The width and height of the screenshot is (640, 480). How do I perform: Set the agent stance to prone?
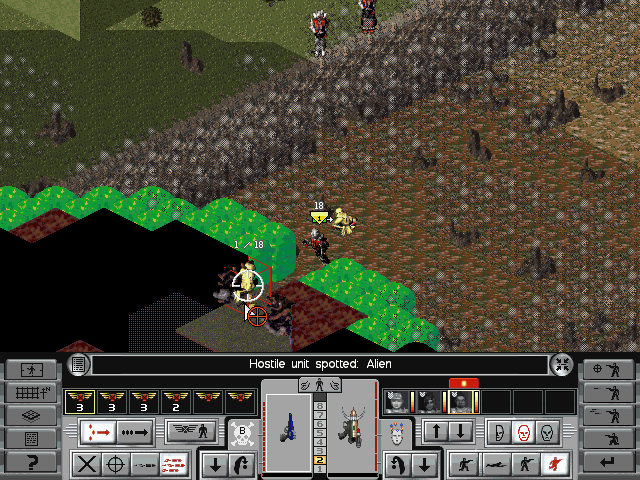[492, 464]
